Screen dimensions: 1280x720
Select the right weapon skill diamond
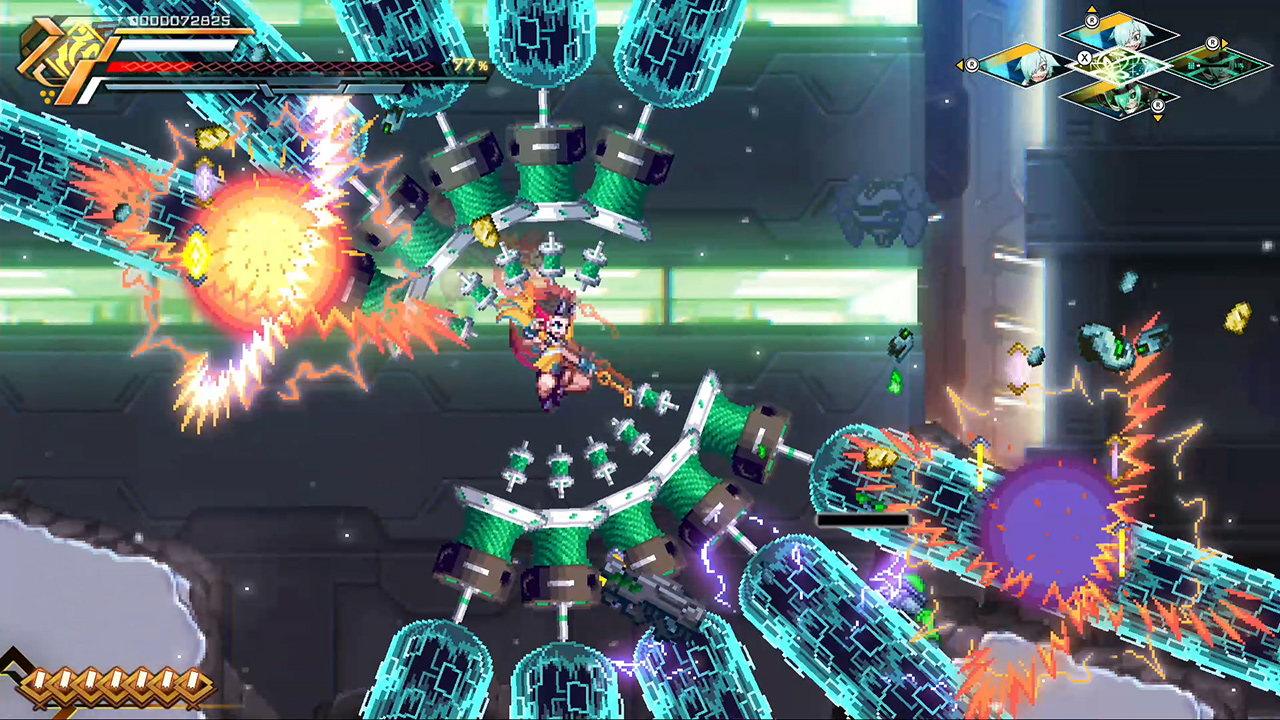[1213, 66]
